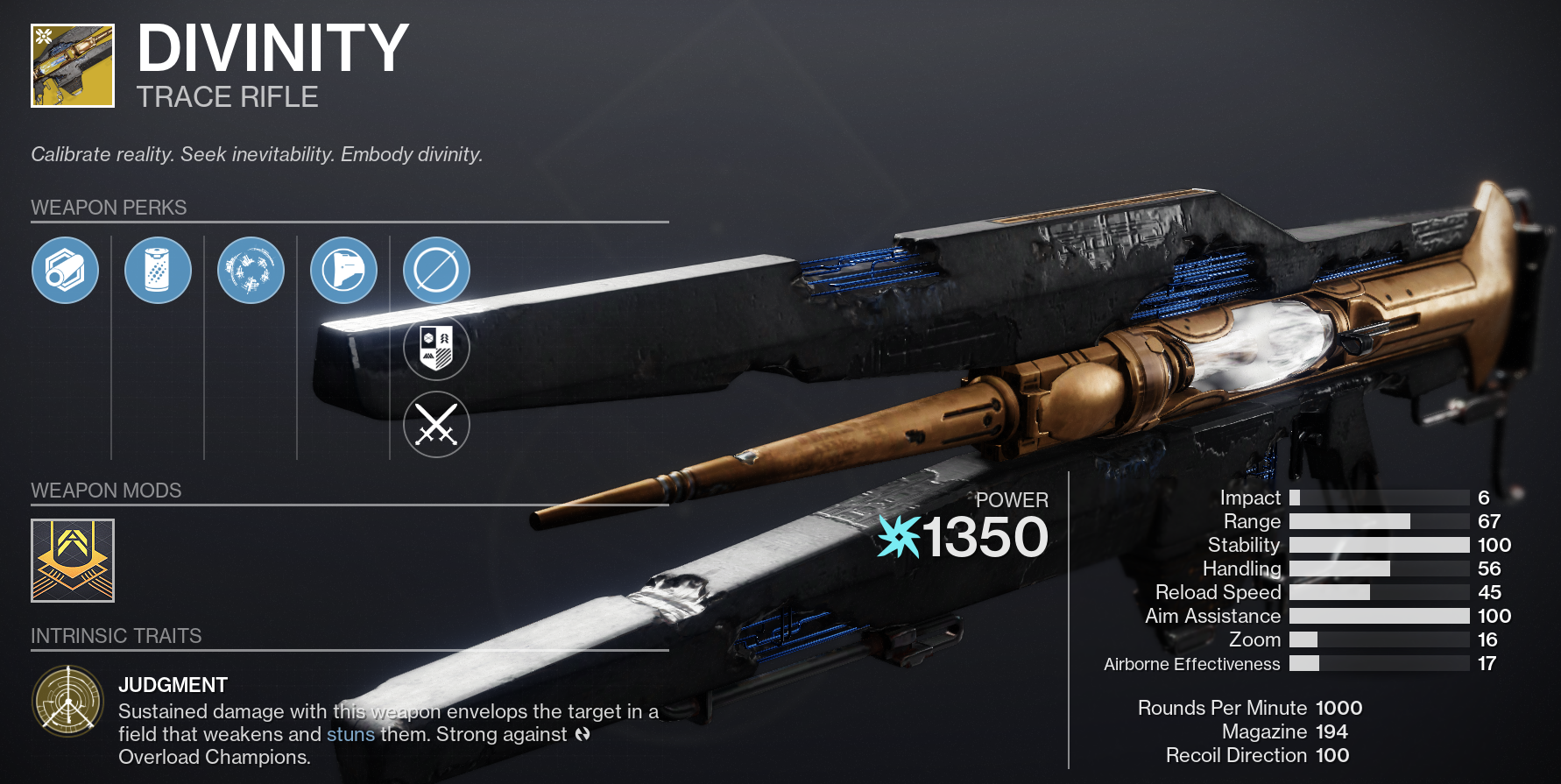Expand the WEAPON PERKS section
Screen dimensions: 1561x784
pos(109,208)
